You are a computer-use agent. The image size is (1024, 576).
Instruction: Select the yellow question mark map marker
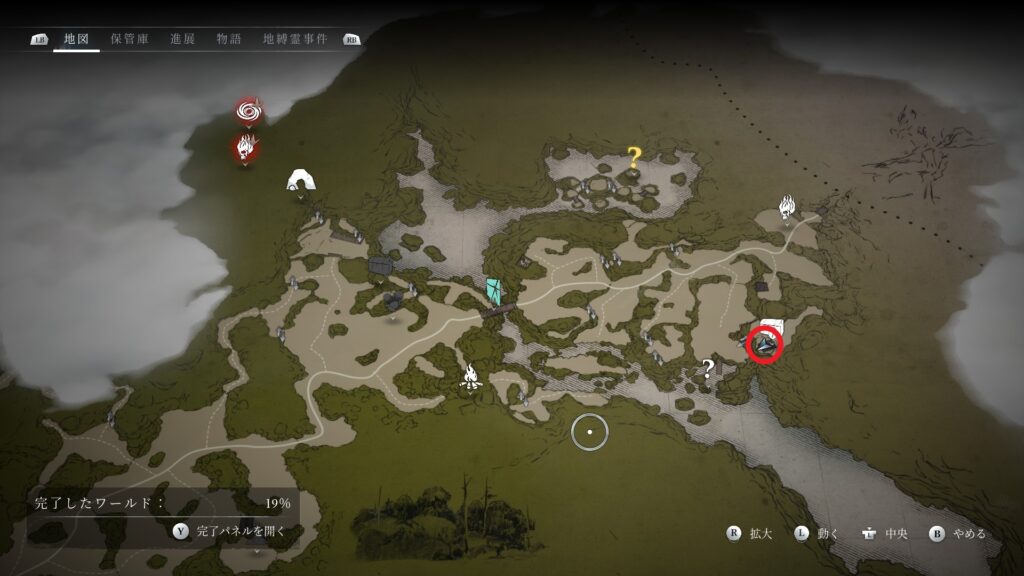(x=633, y=156)
